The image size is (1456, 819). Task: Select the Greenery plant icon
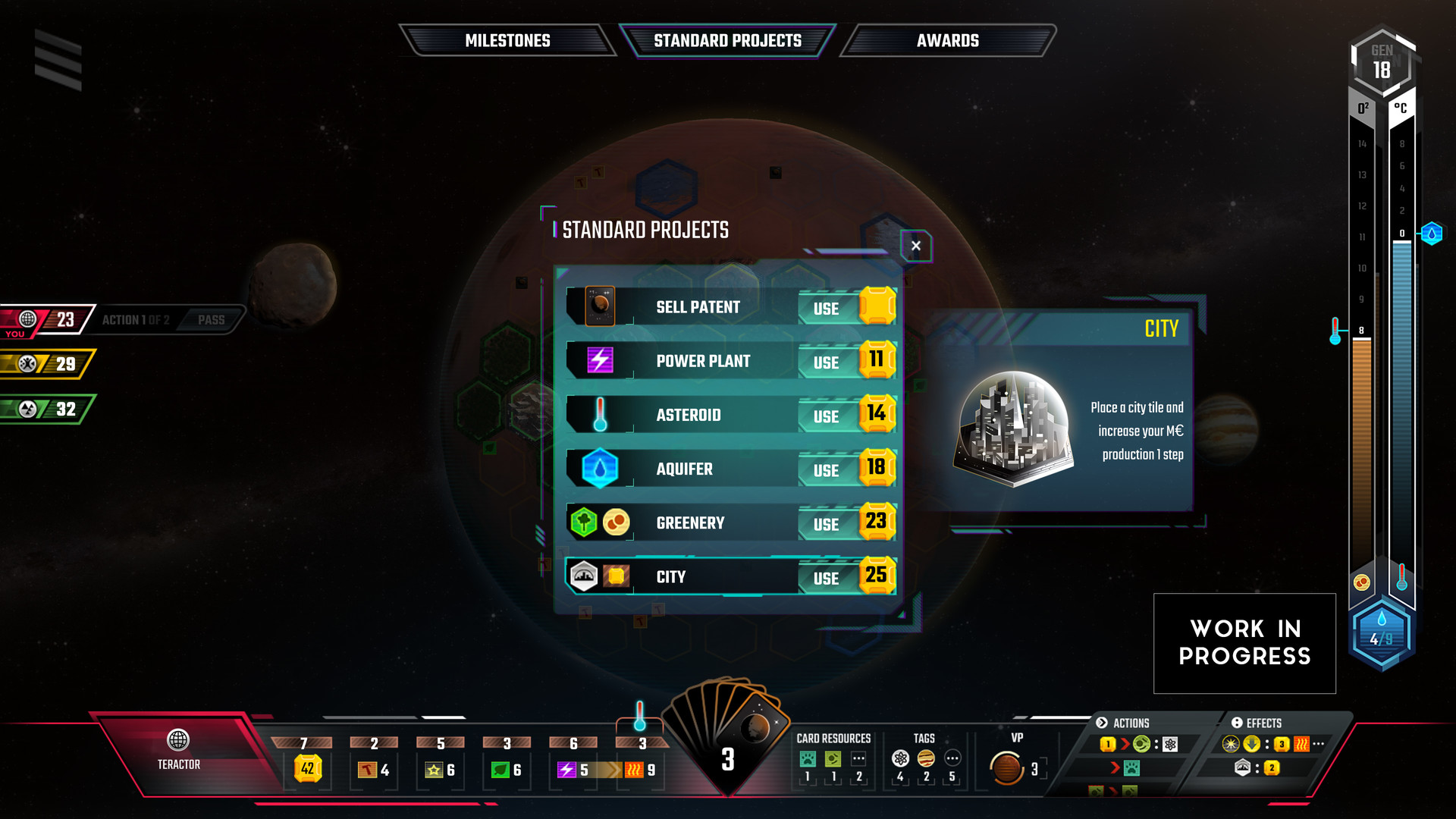583,522
